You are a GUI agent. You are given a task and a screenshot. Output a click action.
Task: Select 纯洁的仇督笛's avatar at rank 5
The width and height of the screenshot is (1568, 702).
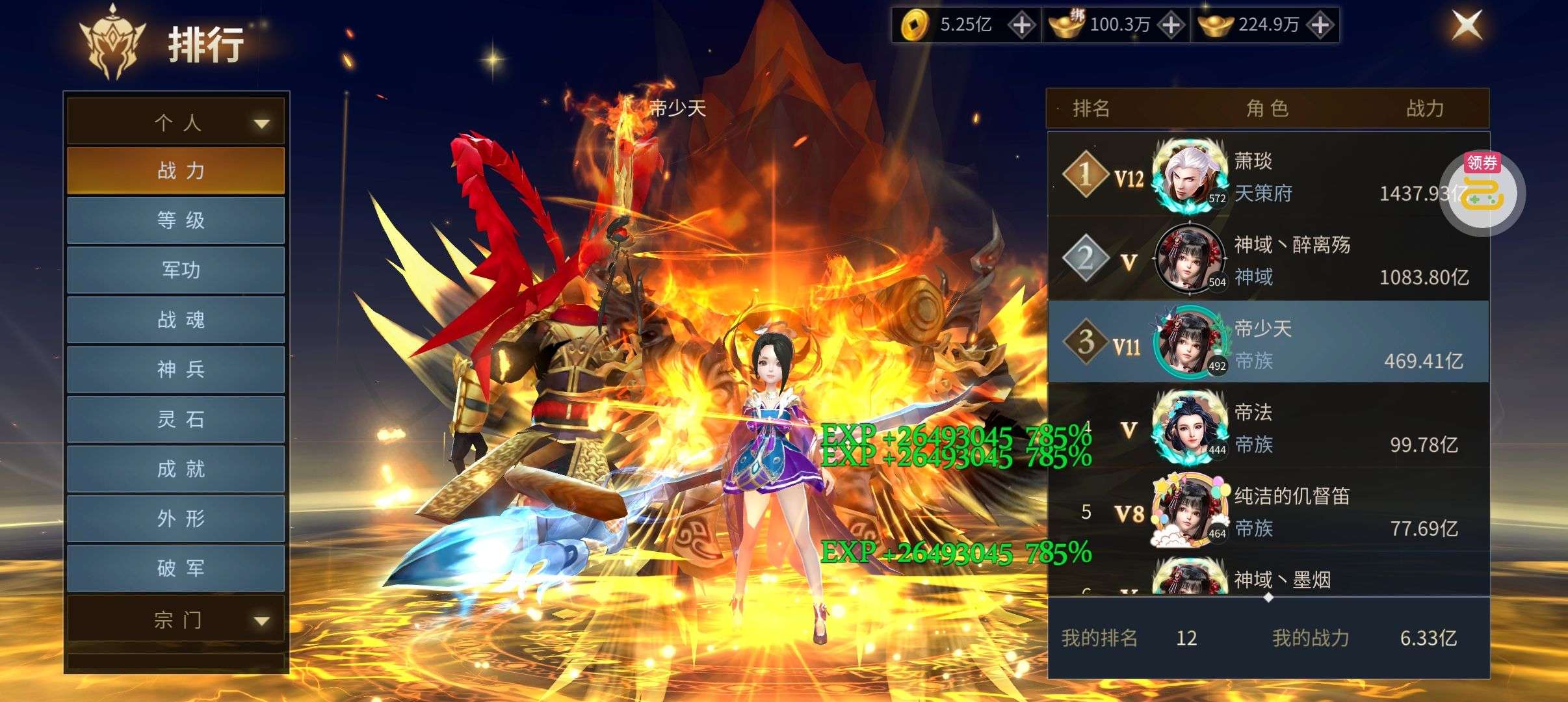[x=1191, y=513]
